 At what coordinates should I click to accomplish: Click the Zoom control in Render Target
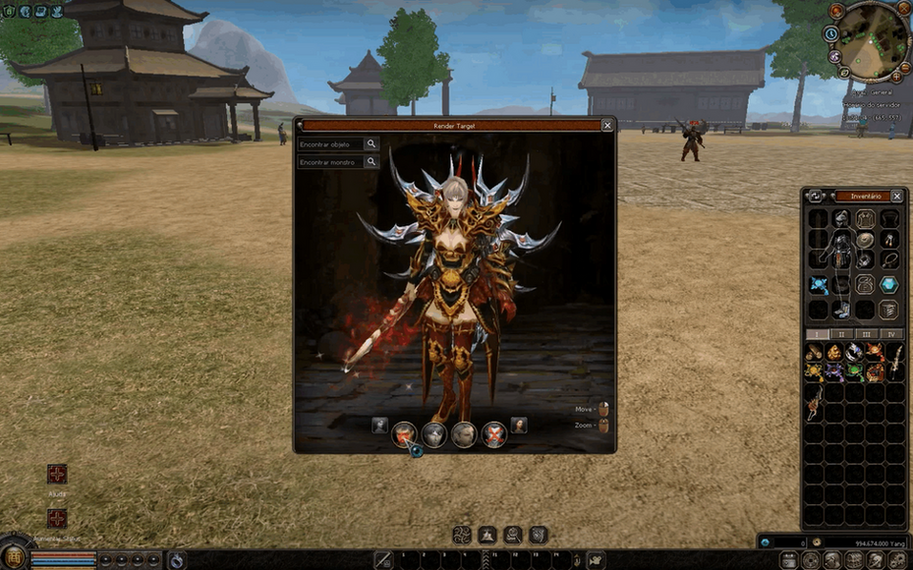point(603,426)
